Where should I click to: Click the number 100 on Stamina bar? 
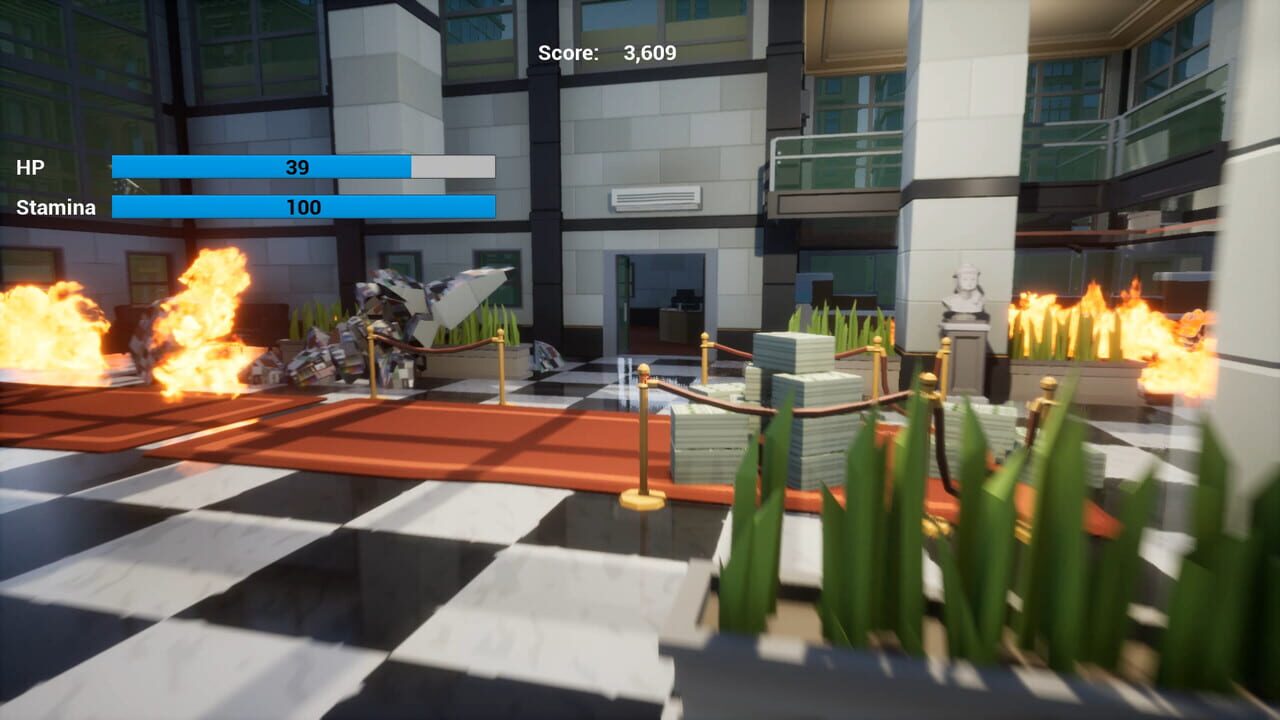coord(305,207)
